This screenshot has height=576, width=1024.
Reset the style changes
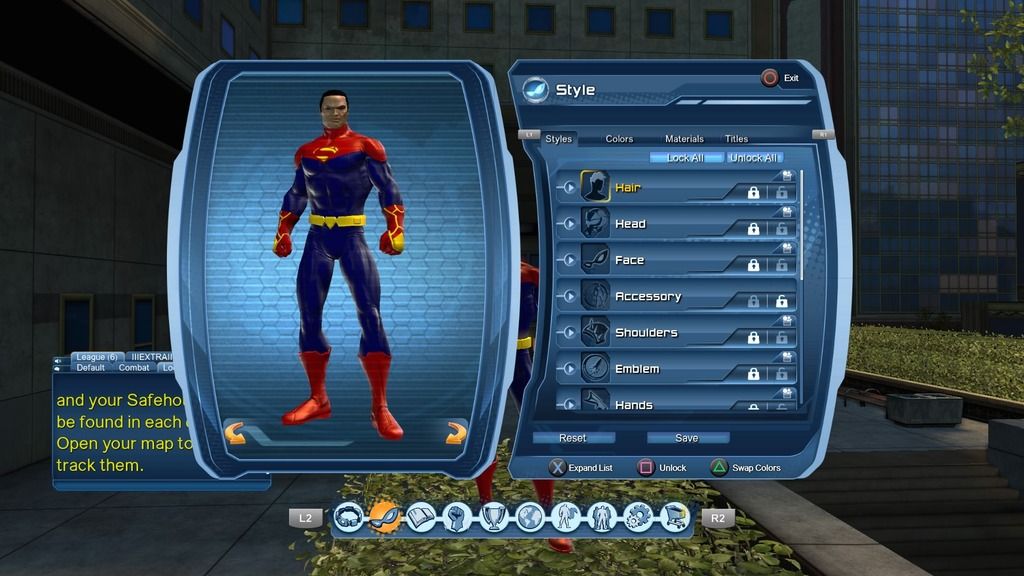tap(573, 438)
